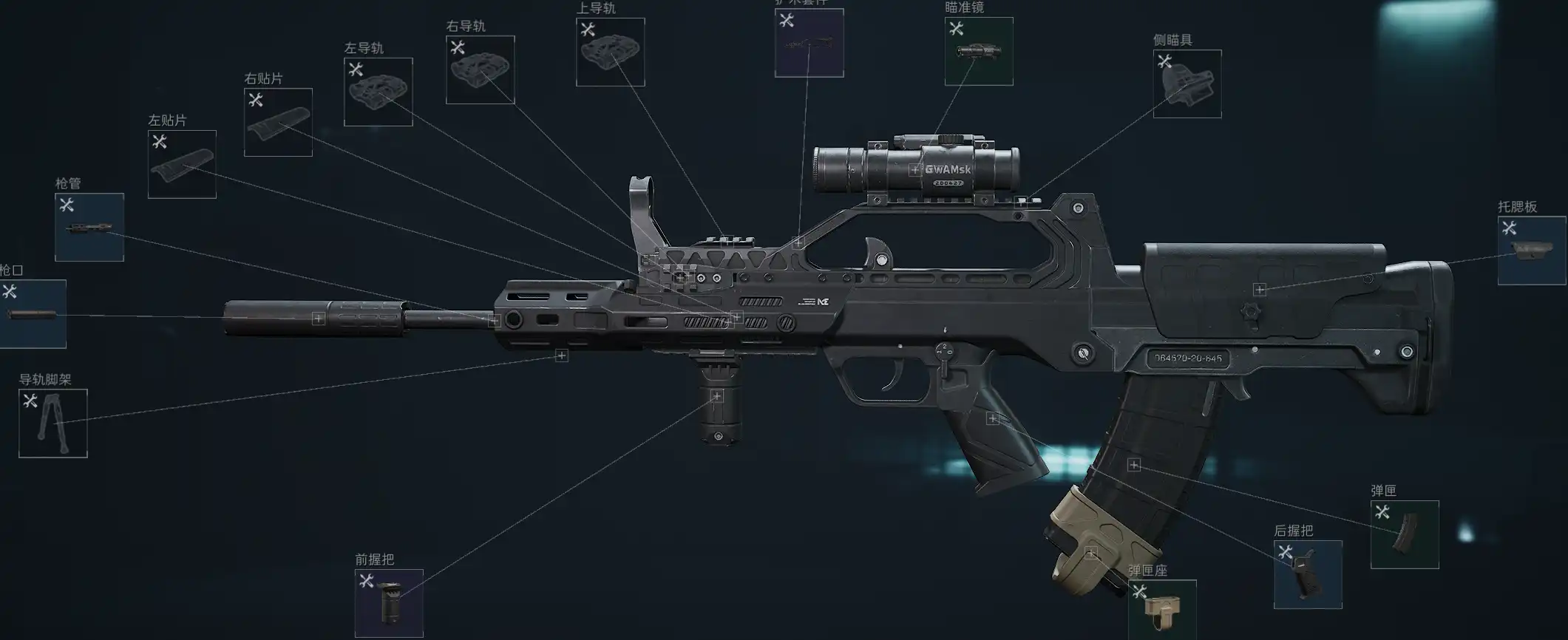Viewport: 1568px width, 640px height.
Task: Choose the 侧瞄具 side sight slot
Action: 1187,84
